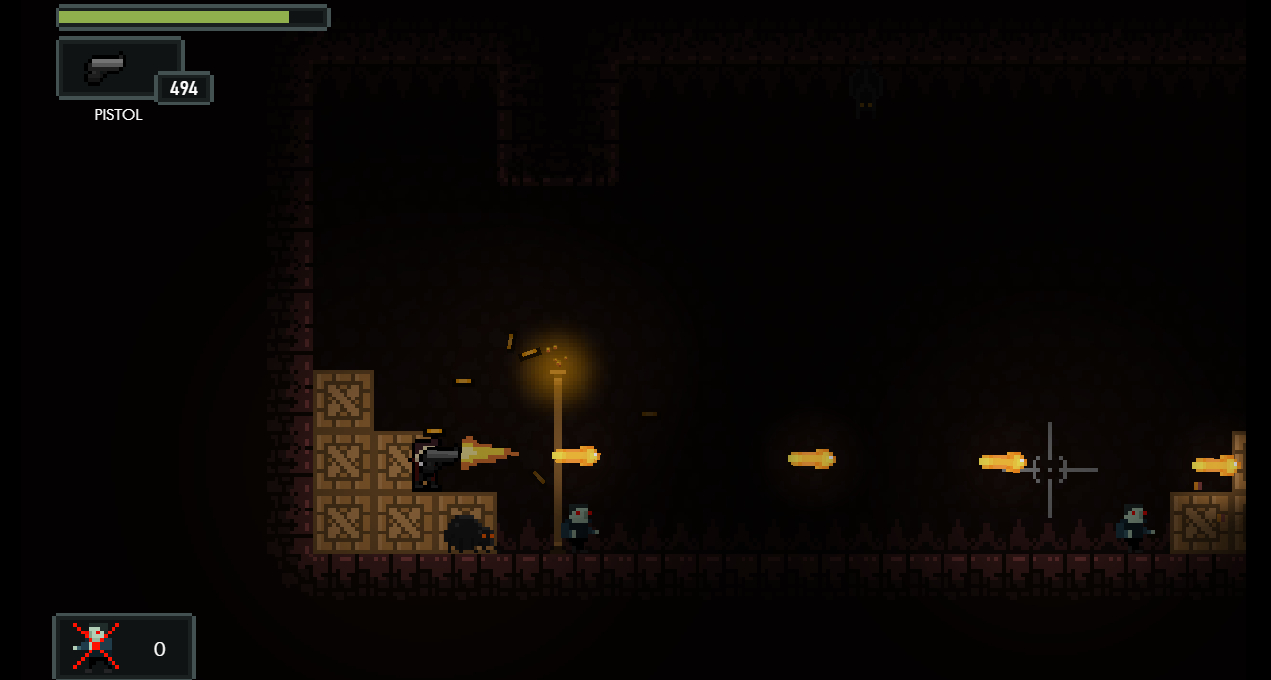Click the crossed-out zombie kill counter icon
1271x680 pixels.
pyautogui.click(x=96, y=646)
